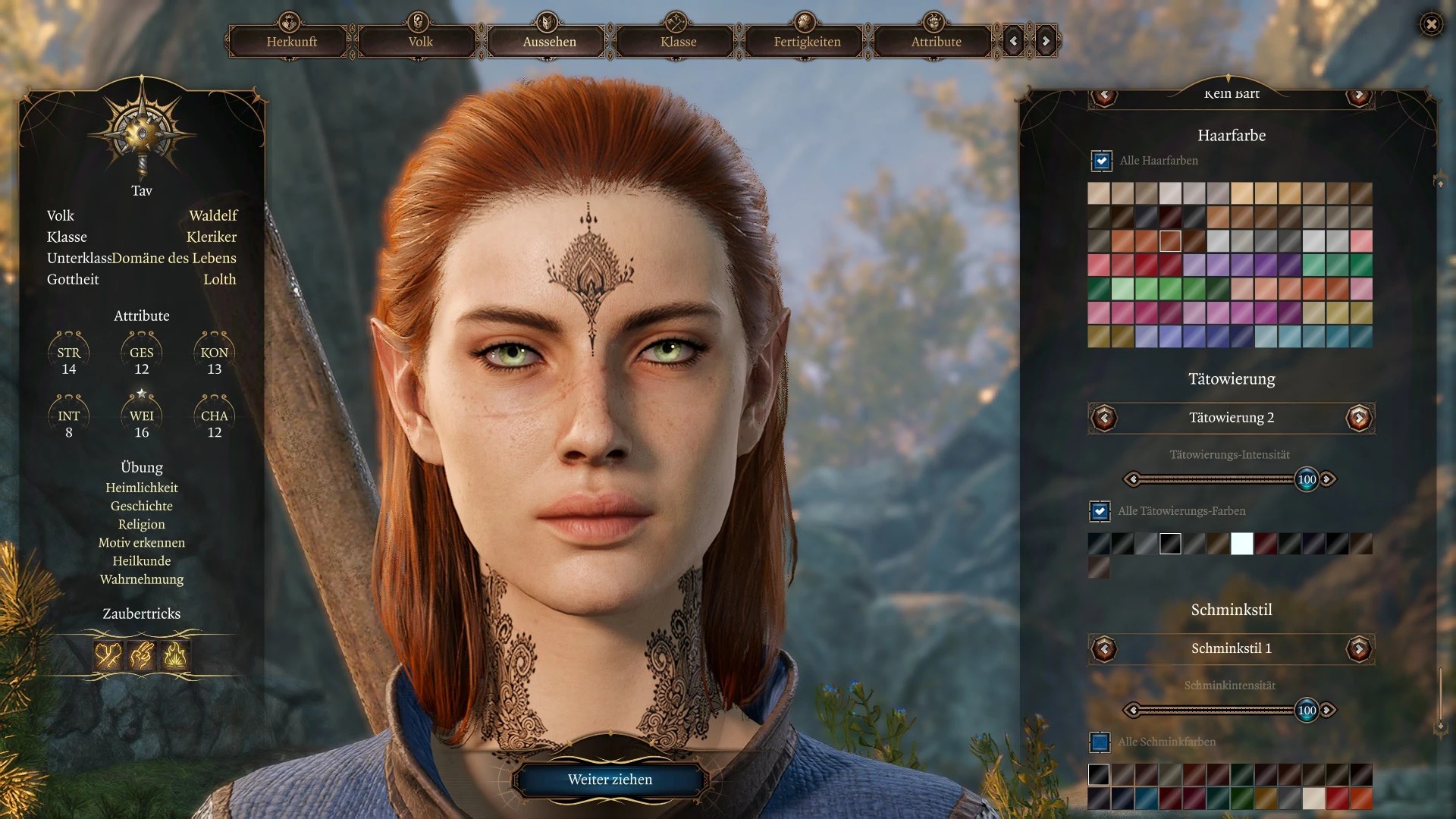Pick the white tattoo color swatch
Screen dimensions: 1456x819
pyautogui.click(x=1241, y=544)
